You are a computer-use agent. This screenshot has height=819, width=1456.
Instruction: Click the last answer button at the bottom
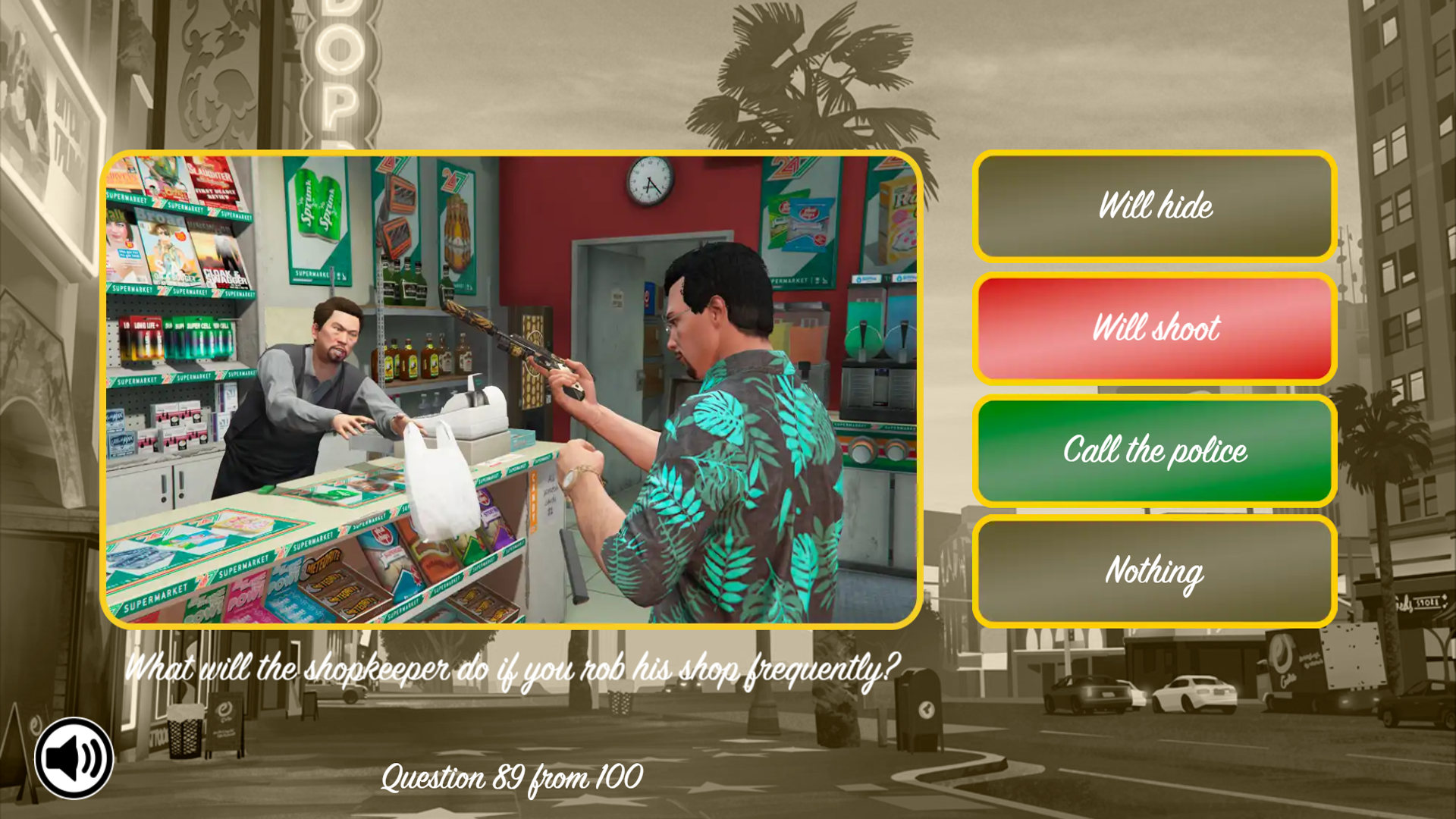coord(1154,572)
